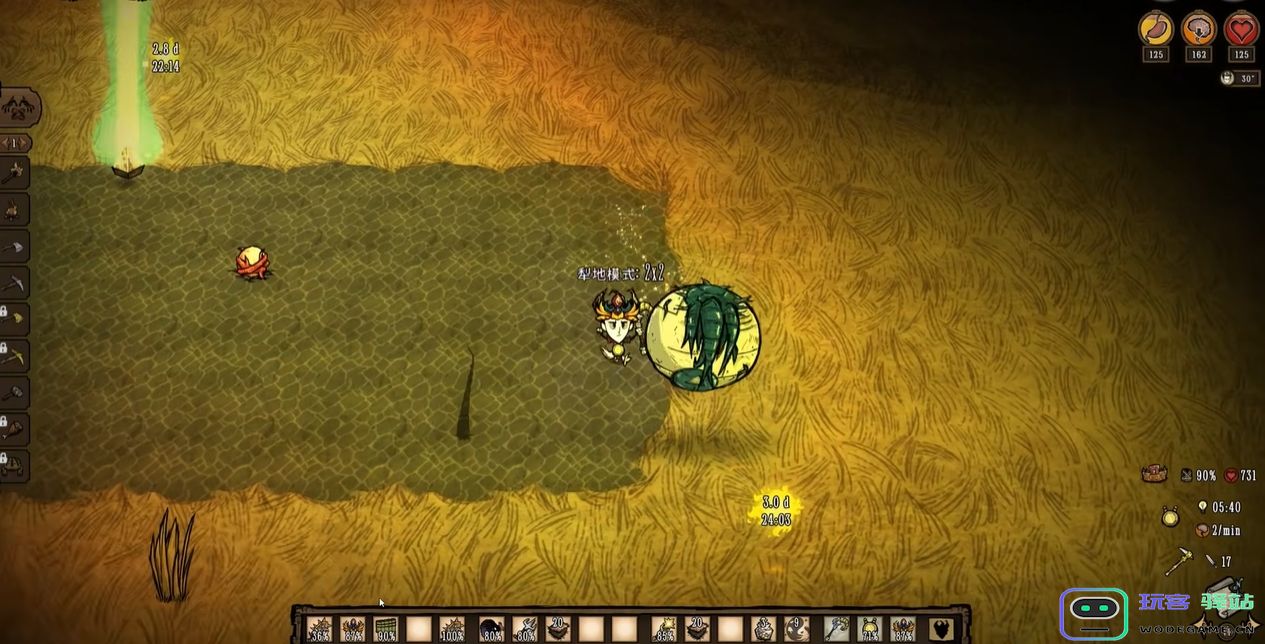The width and height of the screenshot is (1265, 644).
Task: Select the shovel craft slot
Action: 14,247
